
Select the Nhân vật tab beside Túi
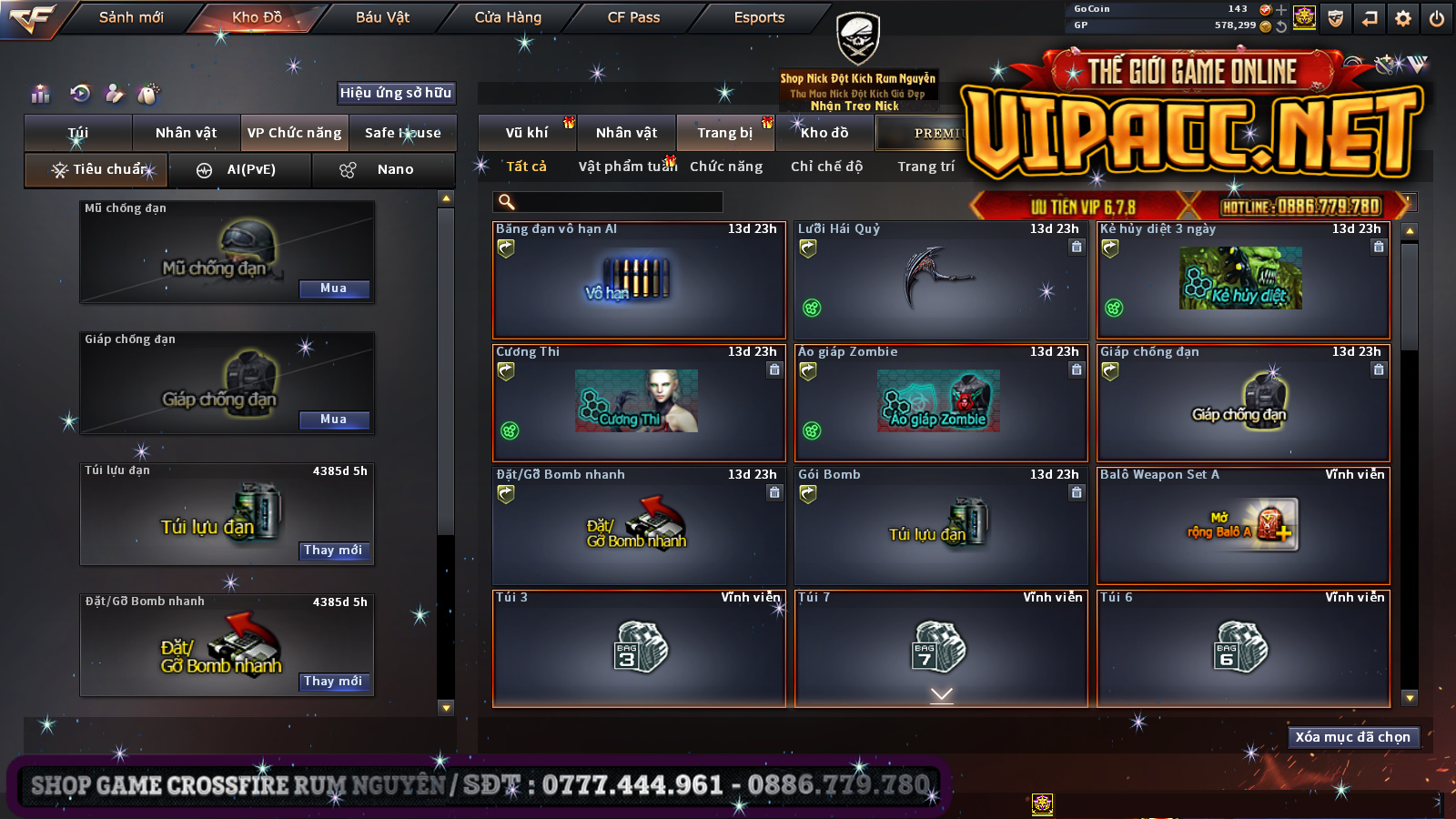click(x=186, y=133)
